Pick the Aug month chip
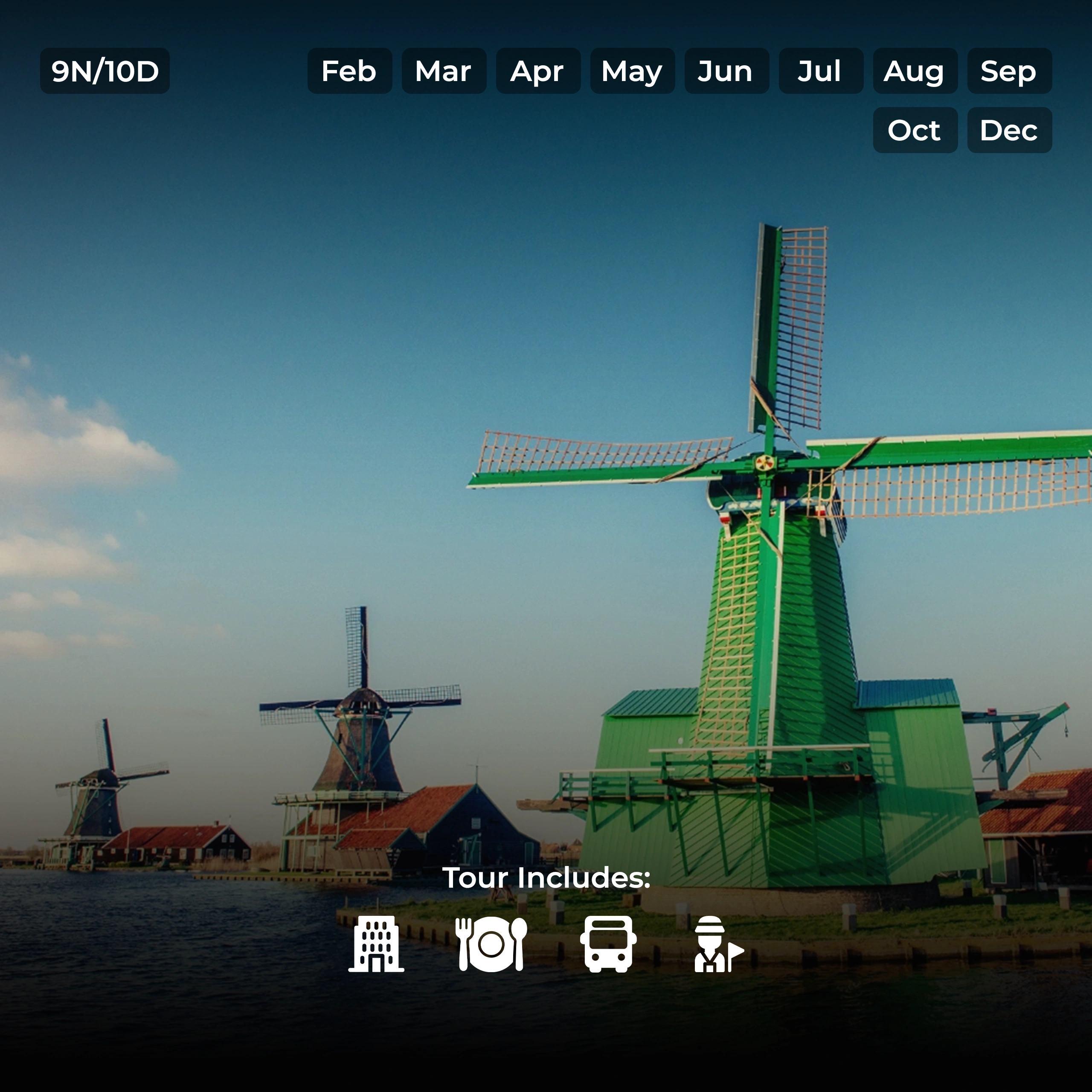1092x1092 pixels. [915, 71]
